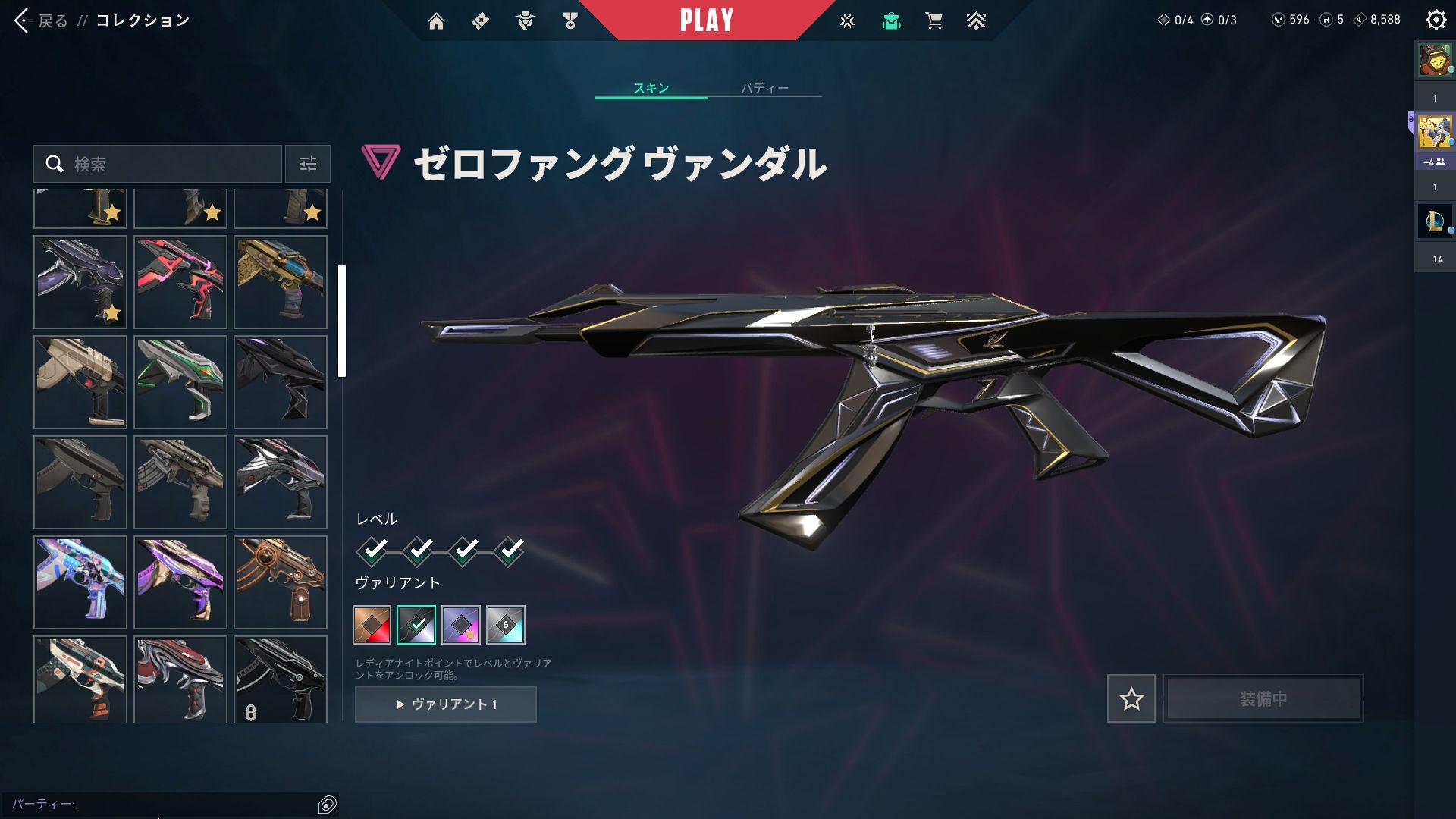1456x819 pixels.
Task: Open the skin filter options button
Action: pyautogui.click(x=308, y=164)
